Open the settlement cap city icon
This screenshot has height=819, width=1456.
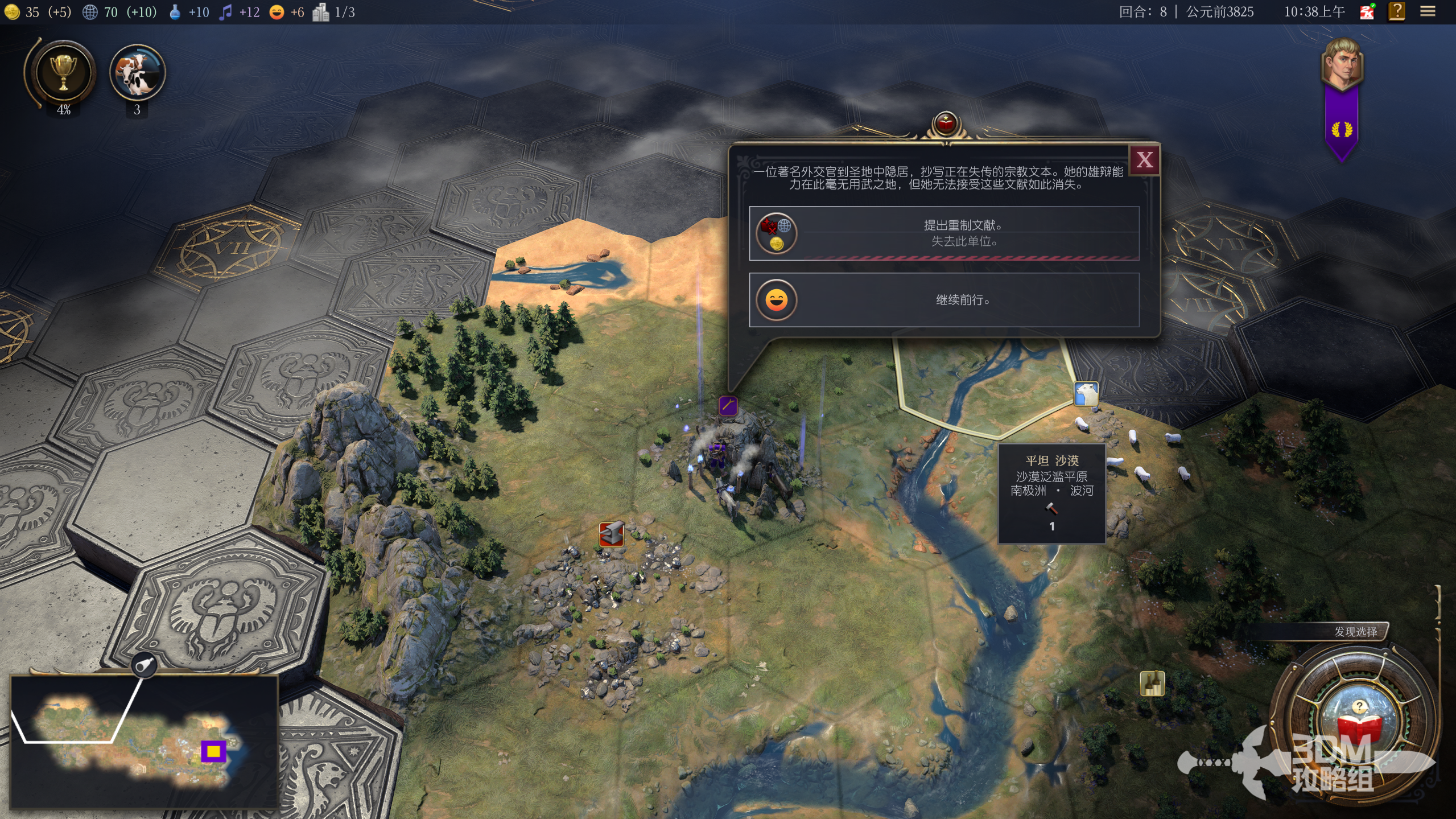[x=320, y=12]
